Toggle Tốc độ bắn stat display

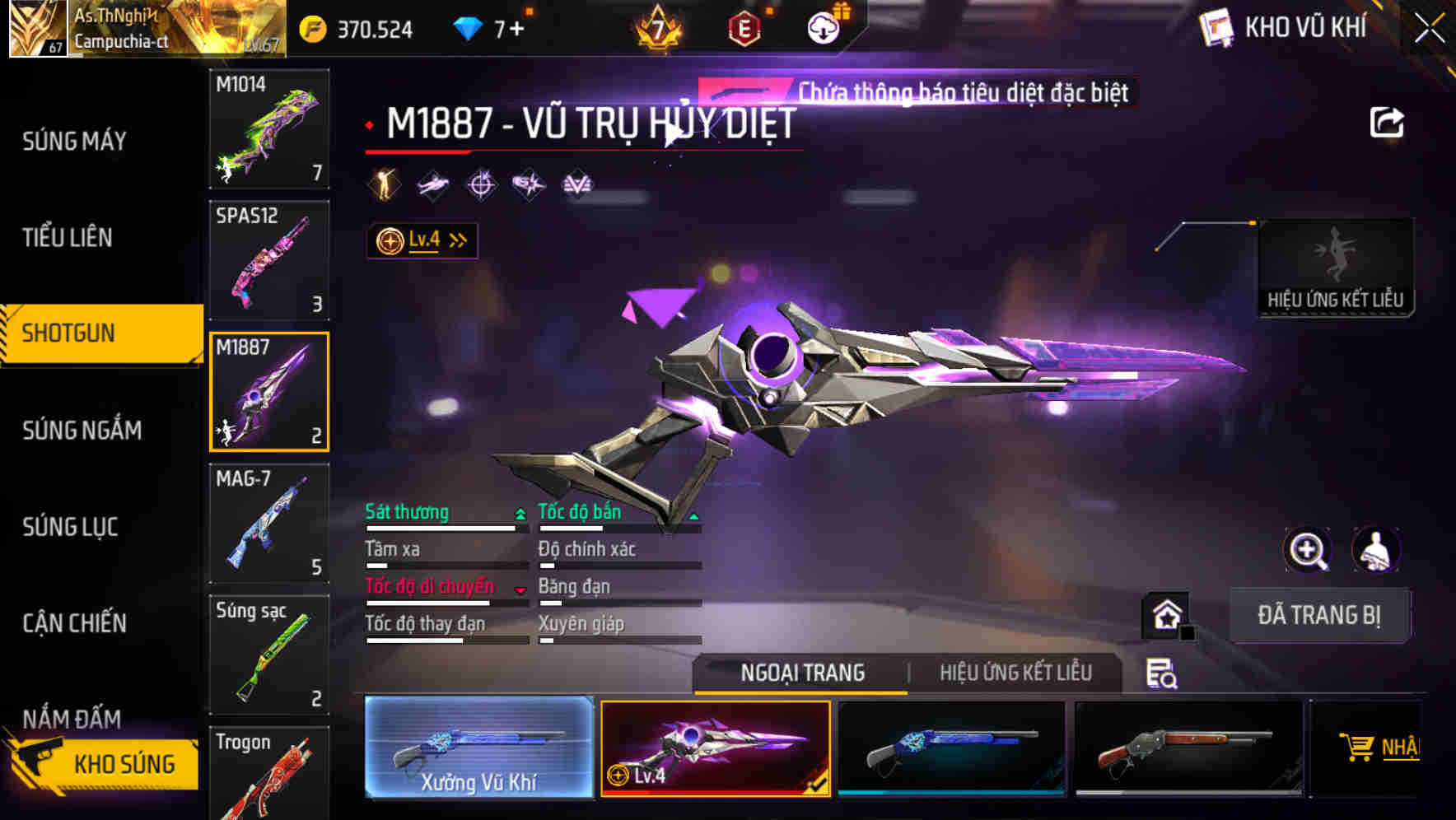coord(579,512)
